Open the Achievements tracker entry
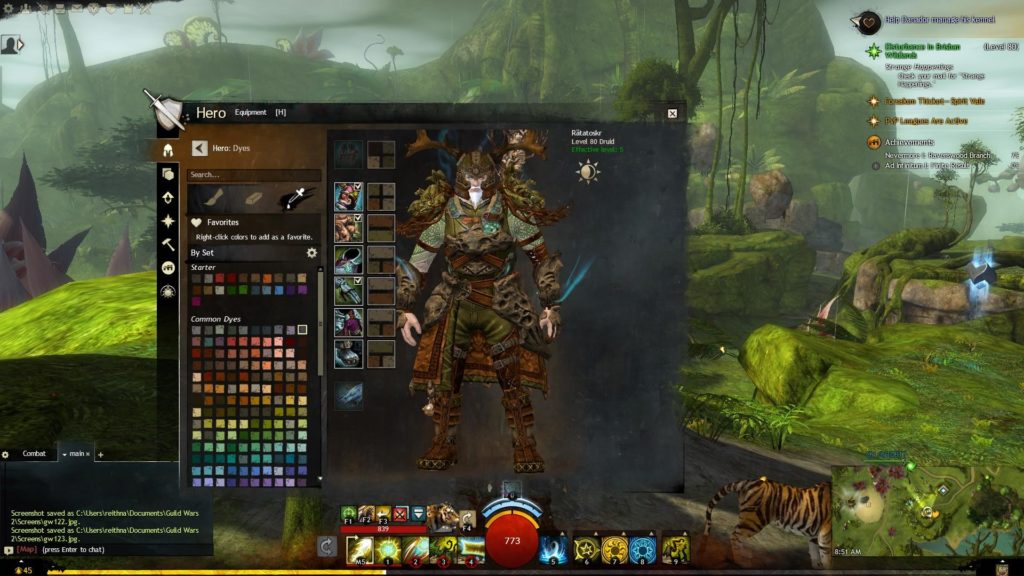Viewport: 1024px width, 576px height. 908,142
